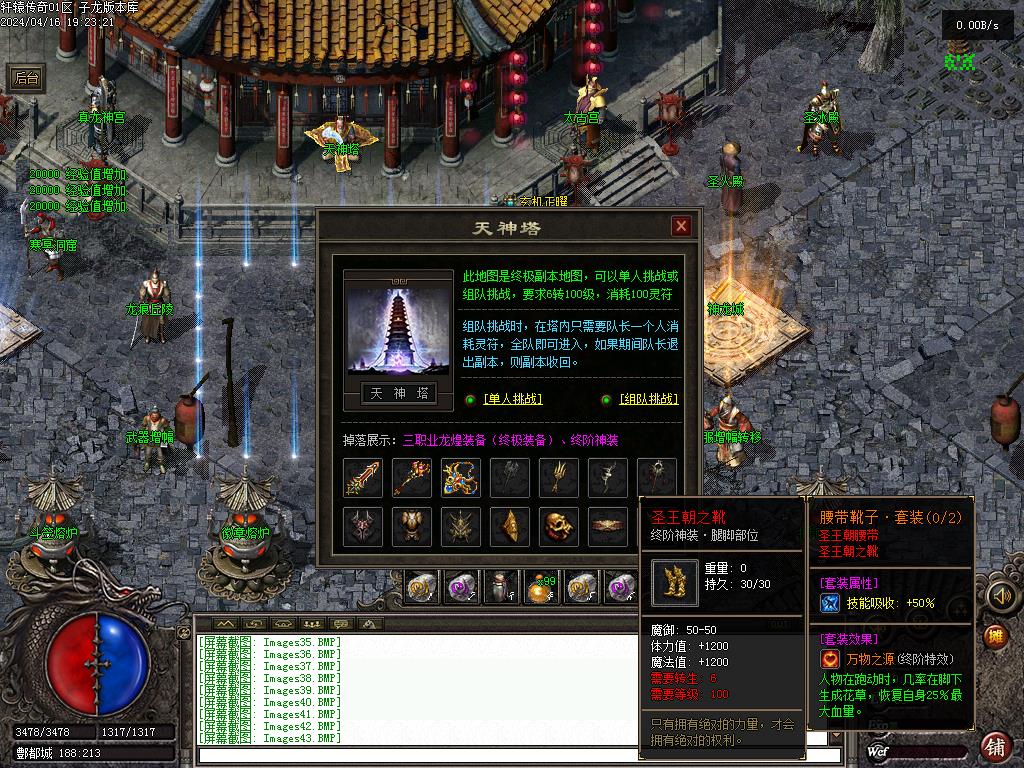Toggle the sound speaker button
1024x768 pixels.
[x=999, y=596]
